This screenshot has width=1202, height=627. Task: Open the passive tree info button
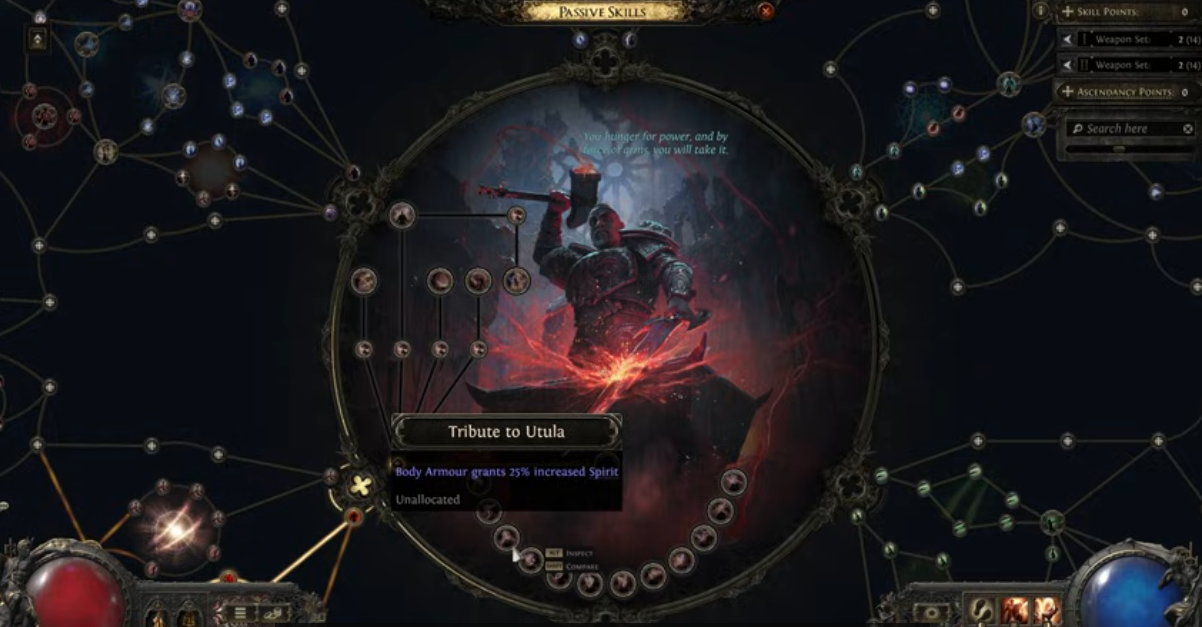tap(1041, 11)
